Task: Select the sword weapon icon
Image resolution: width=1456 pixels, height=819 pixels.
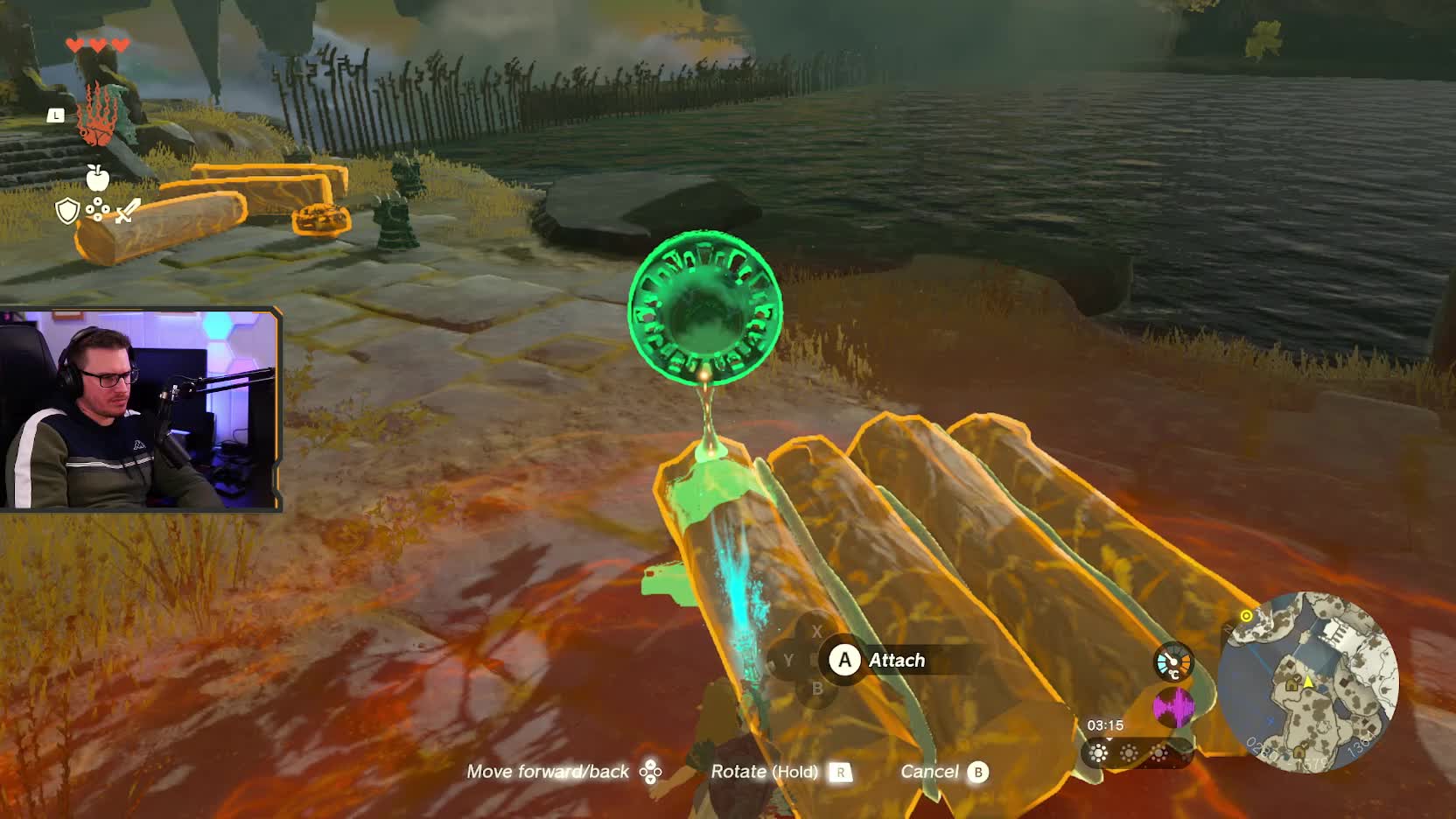Action: [128, 211]
